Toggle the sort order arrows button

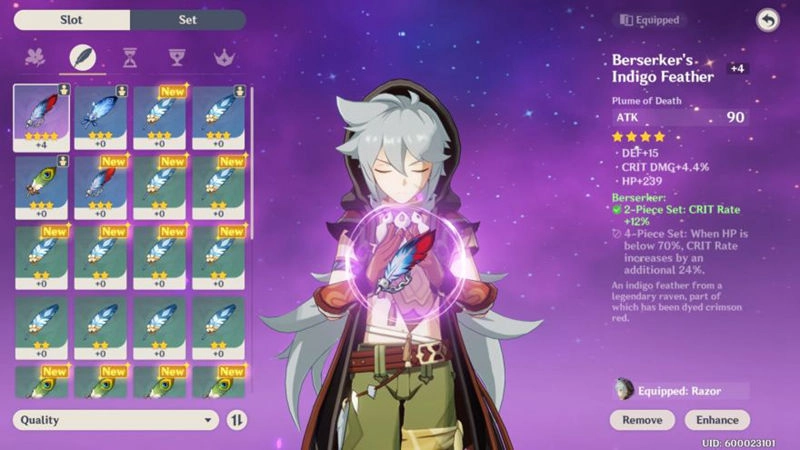pos(237,420)
